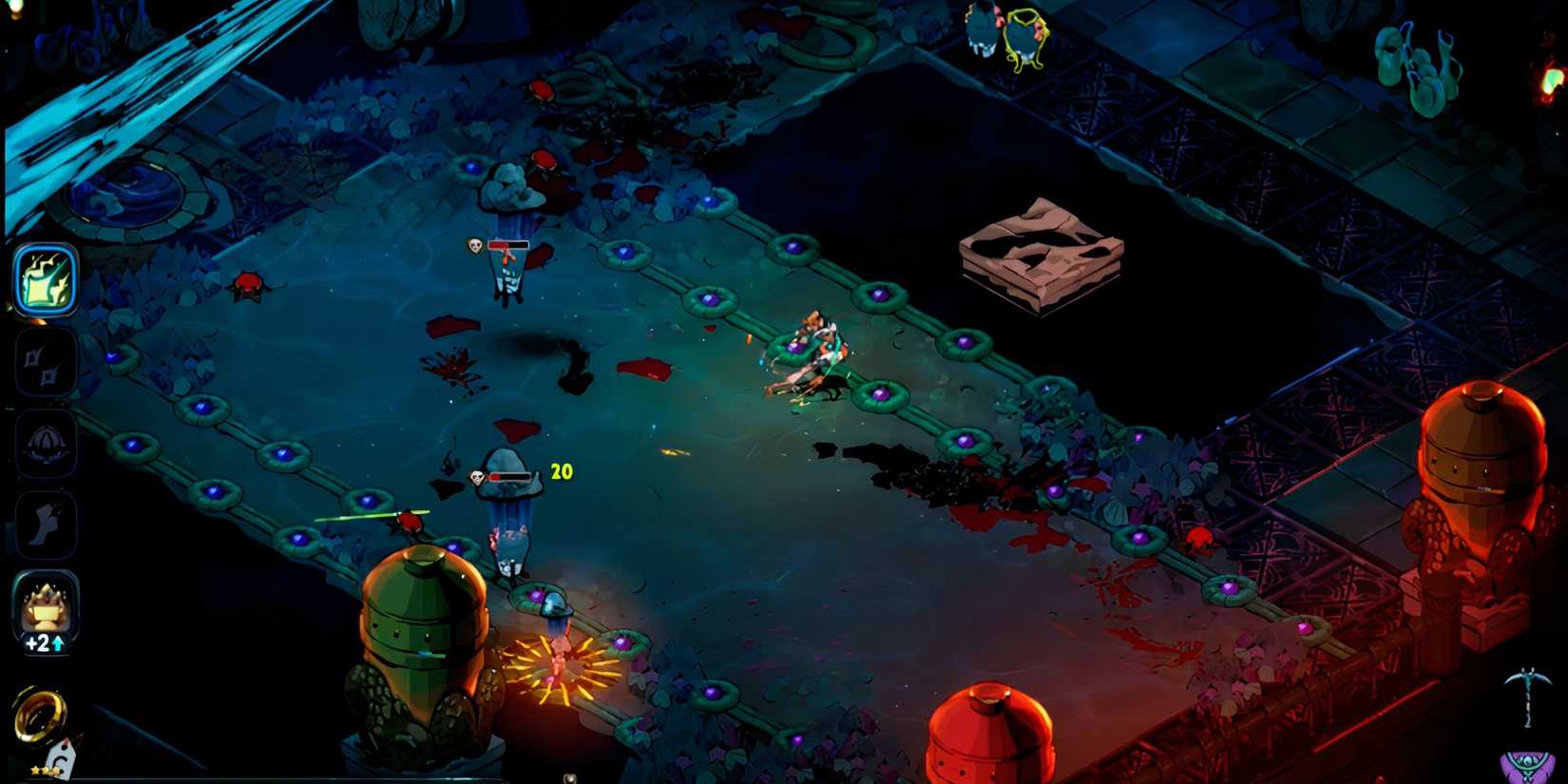Click the stone slab on the dark tiles
Image resolution: width=1568 pixels, height=784 pixels.
(x=1041, y=252)
